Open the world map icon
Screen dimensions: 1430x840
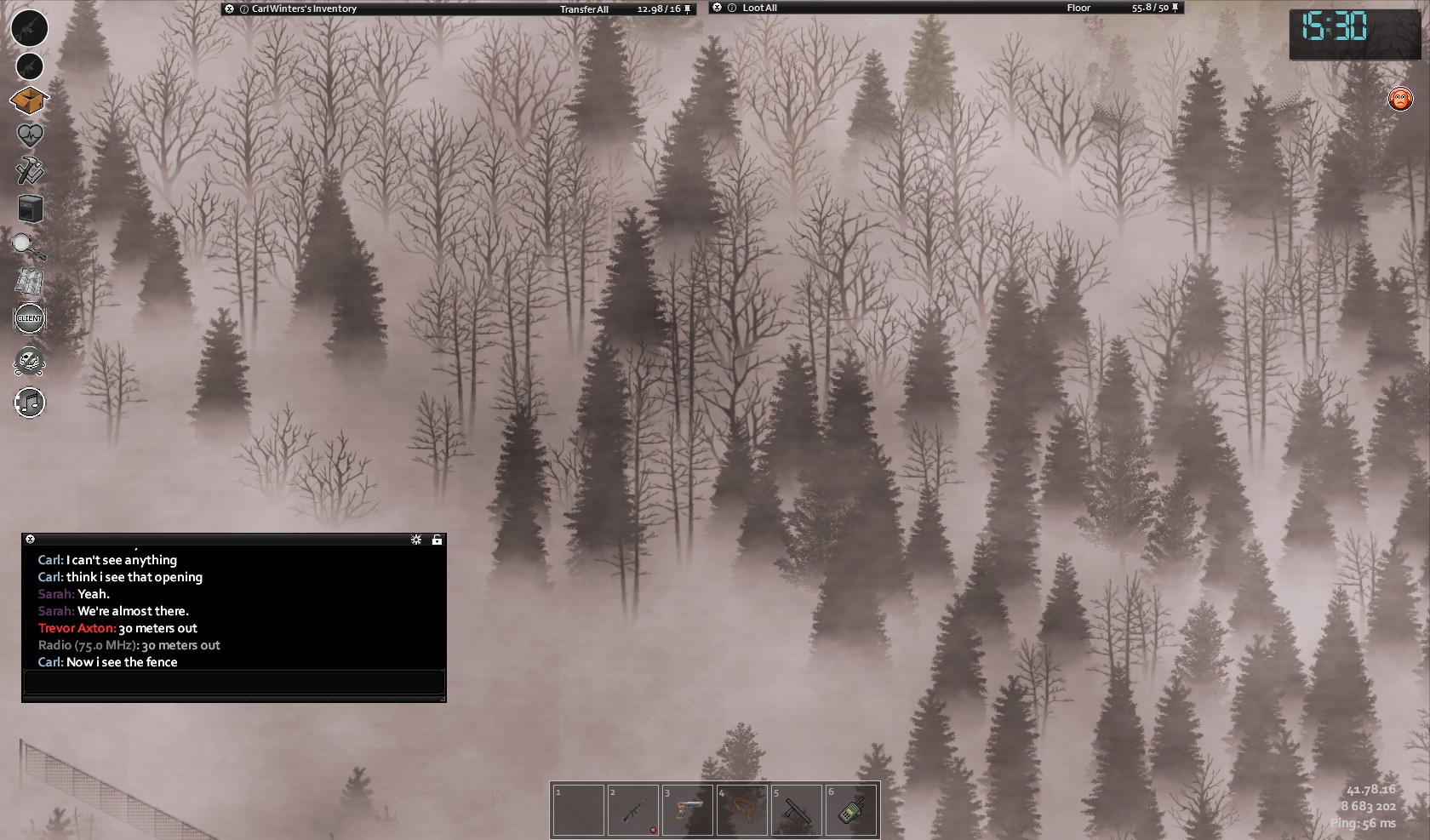click(x=29, y=283)
